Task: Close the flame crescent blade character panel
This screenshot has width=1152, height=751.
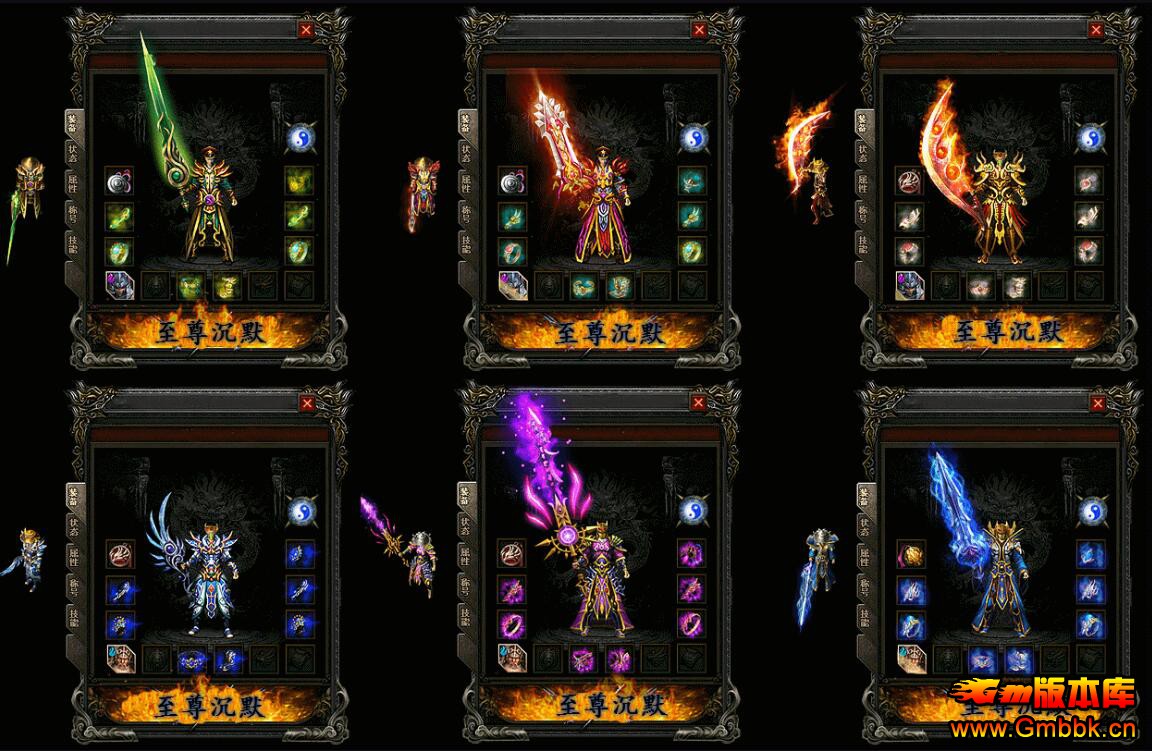Action: tap(1097, 29)
